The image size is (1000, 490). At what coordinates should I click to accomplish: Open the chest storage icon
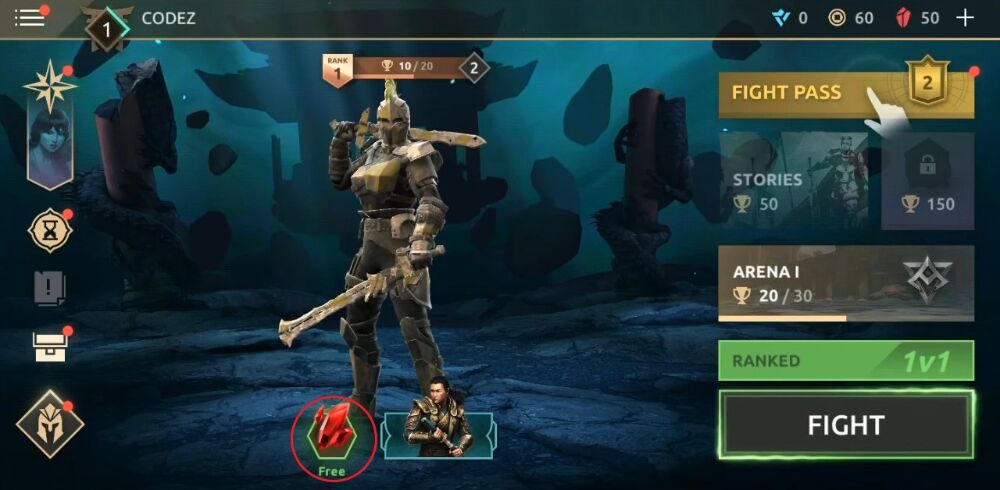click(x=49, y=346)
